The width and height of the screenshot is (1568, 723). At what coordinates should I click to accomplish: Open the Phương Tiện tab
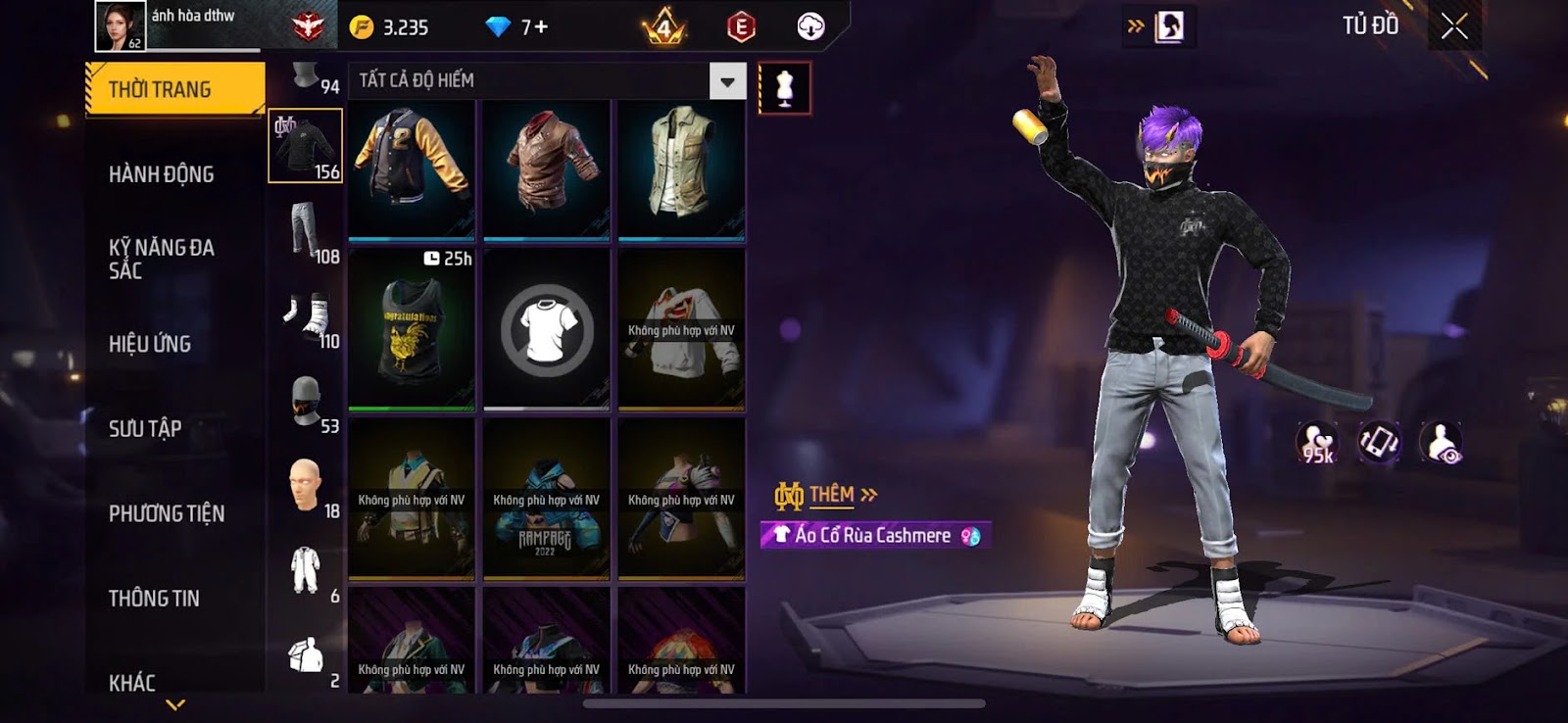click(x=167, y=513)
